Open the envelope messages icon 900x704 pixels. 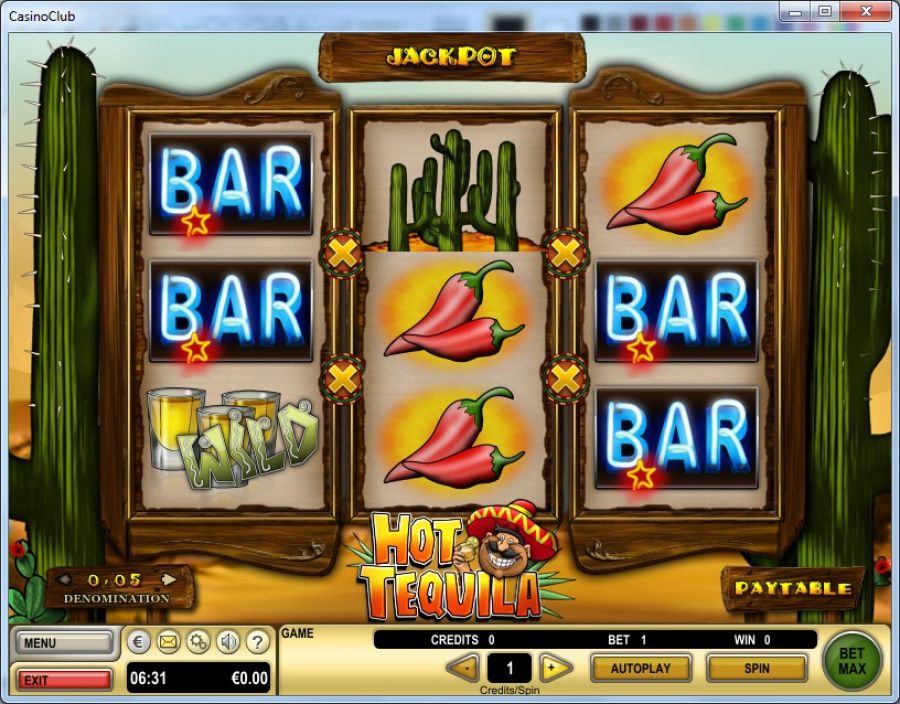click(168, 641)
